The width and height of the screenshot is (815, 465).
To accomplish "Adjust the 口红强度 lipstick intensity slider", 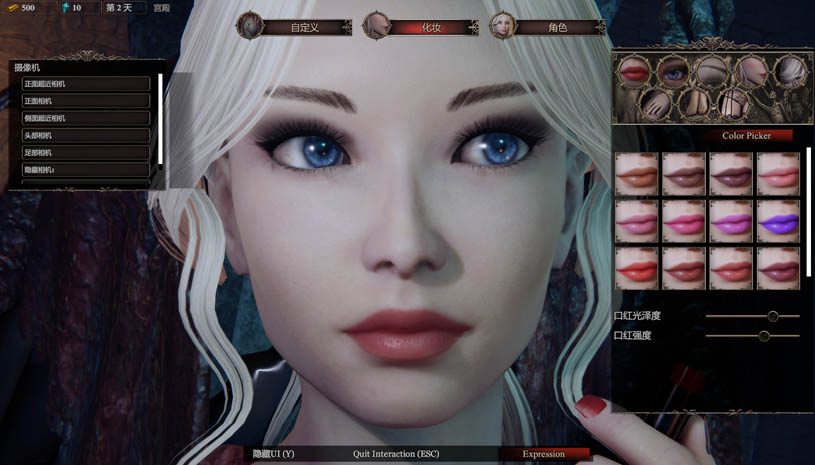I will tap(764, 336).
